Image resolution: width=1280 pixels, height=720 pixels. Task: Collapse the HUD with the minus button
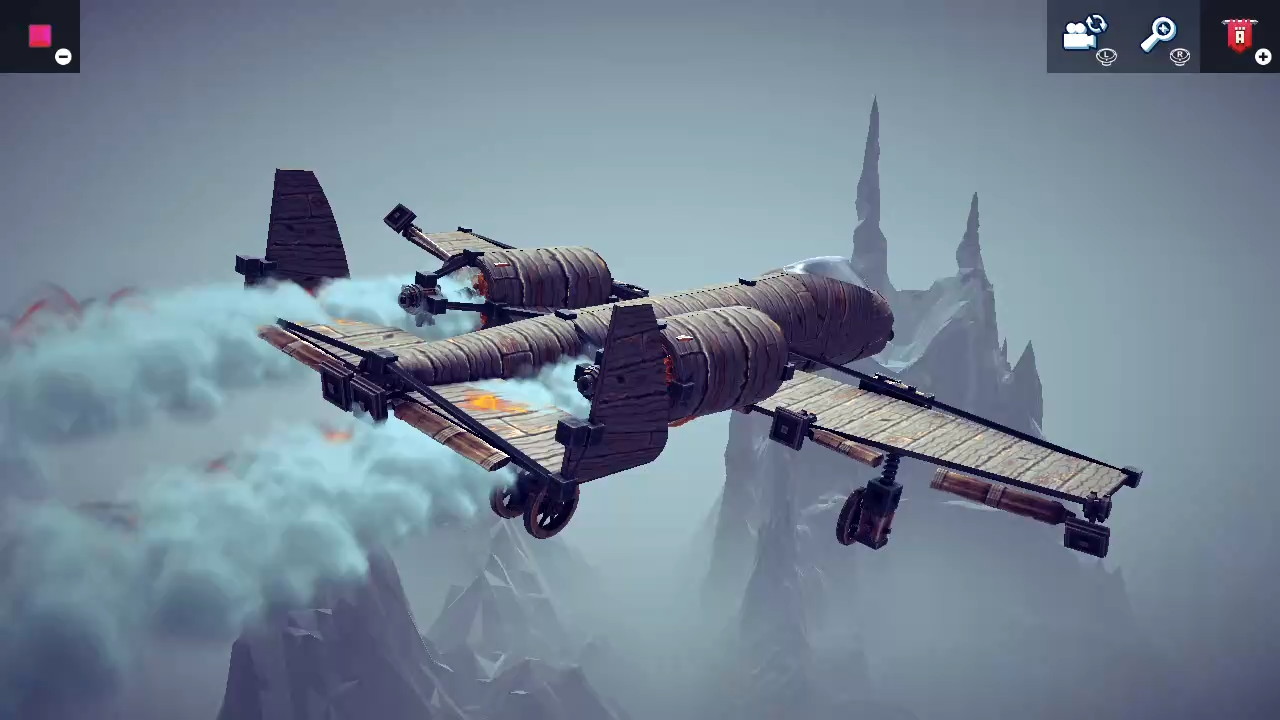(x=62, y=57)
